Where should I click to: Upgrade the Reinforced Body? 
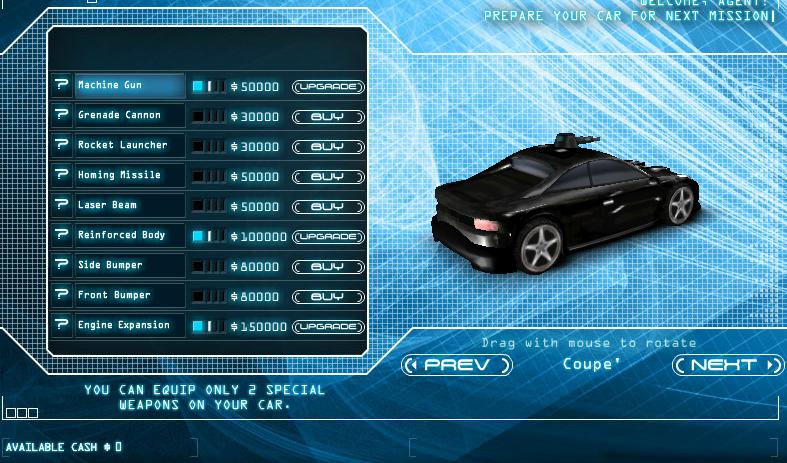pyautogui.click(x=328, y=237)
